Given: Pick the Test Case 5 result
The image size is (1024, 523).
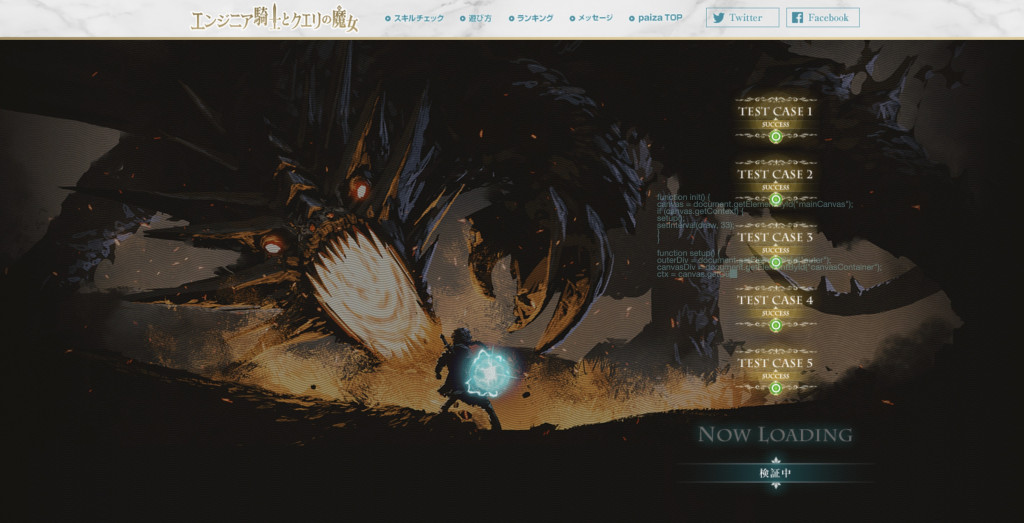Looking at the screenshot, I should pyautogui.click(x=775, y=368).
